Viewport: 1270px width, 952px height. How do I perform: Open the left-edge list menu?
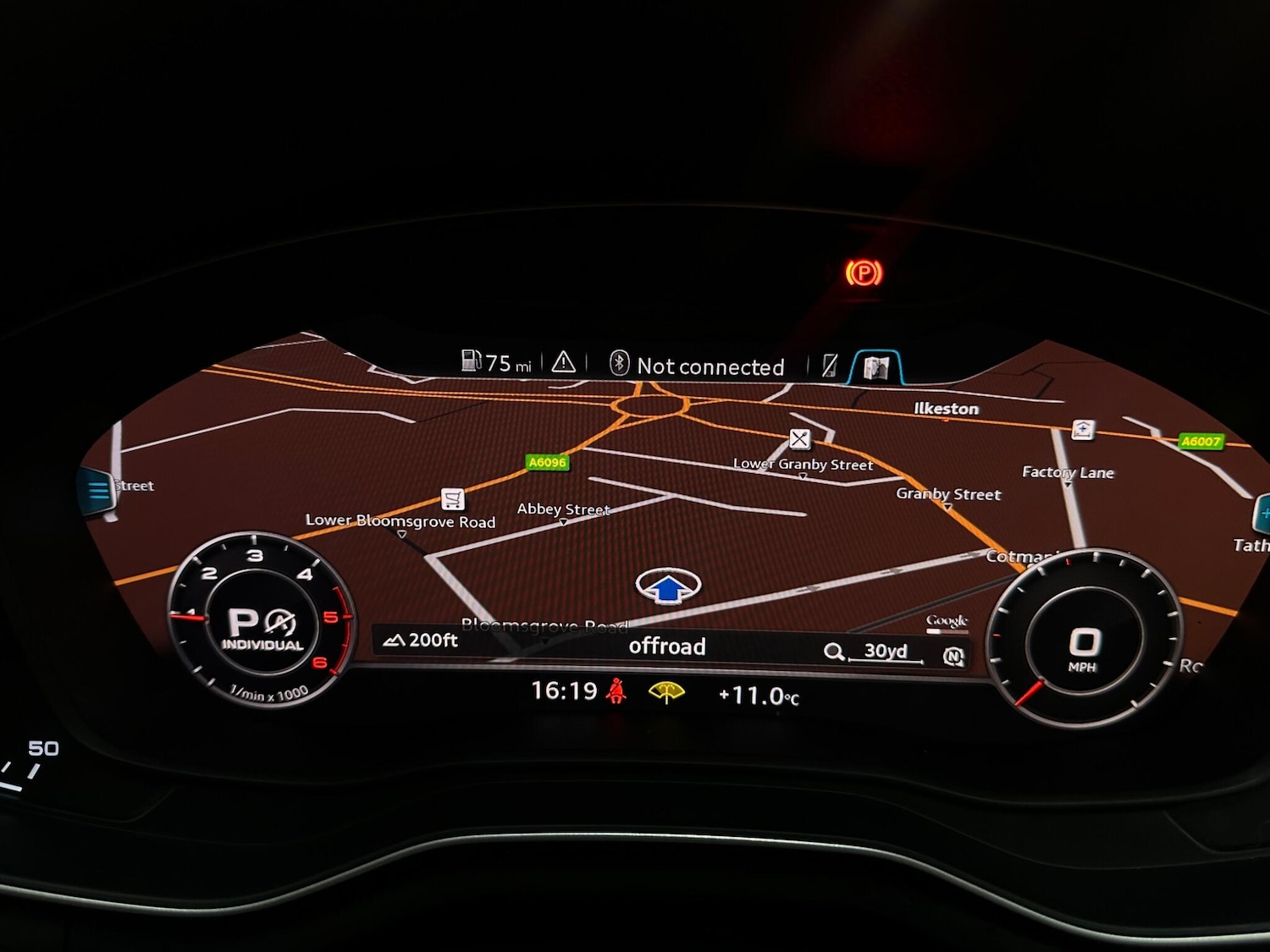[98, 490]
